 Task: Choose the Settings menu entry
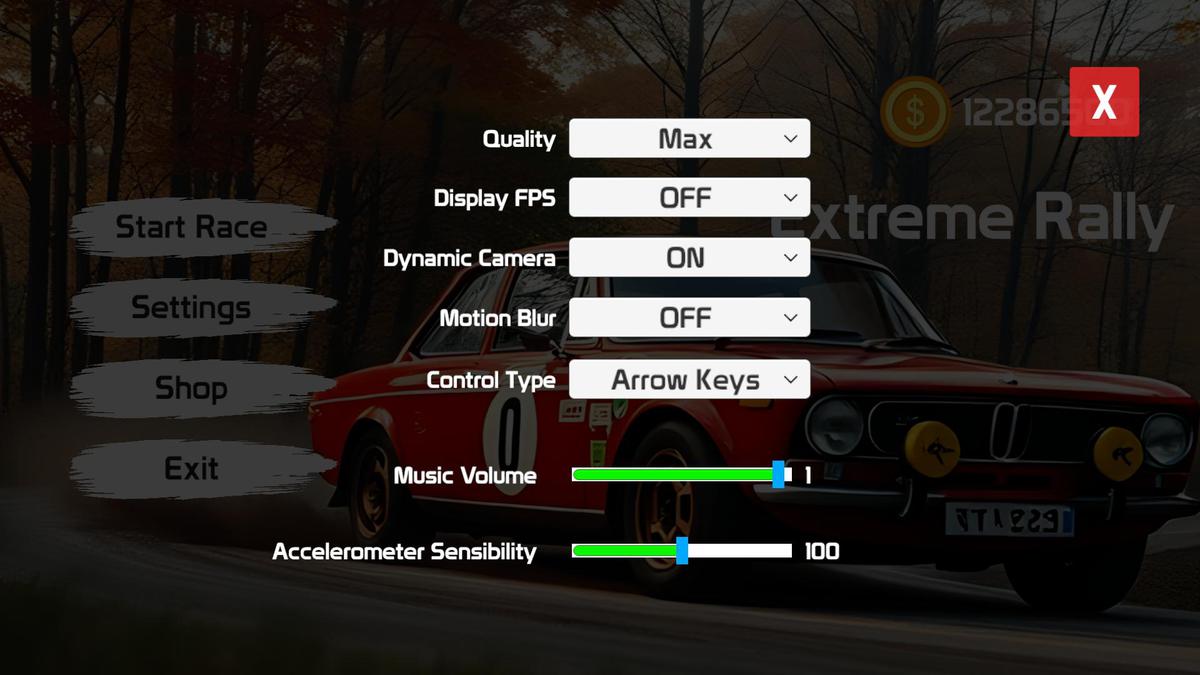(192, 307)
